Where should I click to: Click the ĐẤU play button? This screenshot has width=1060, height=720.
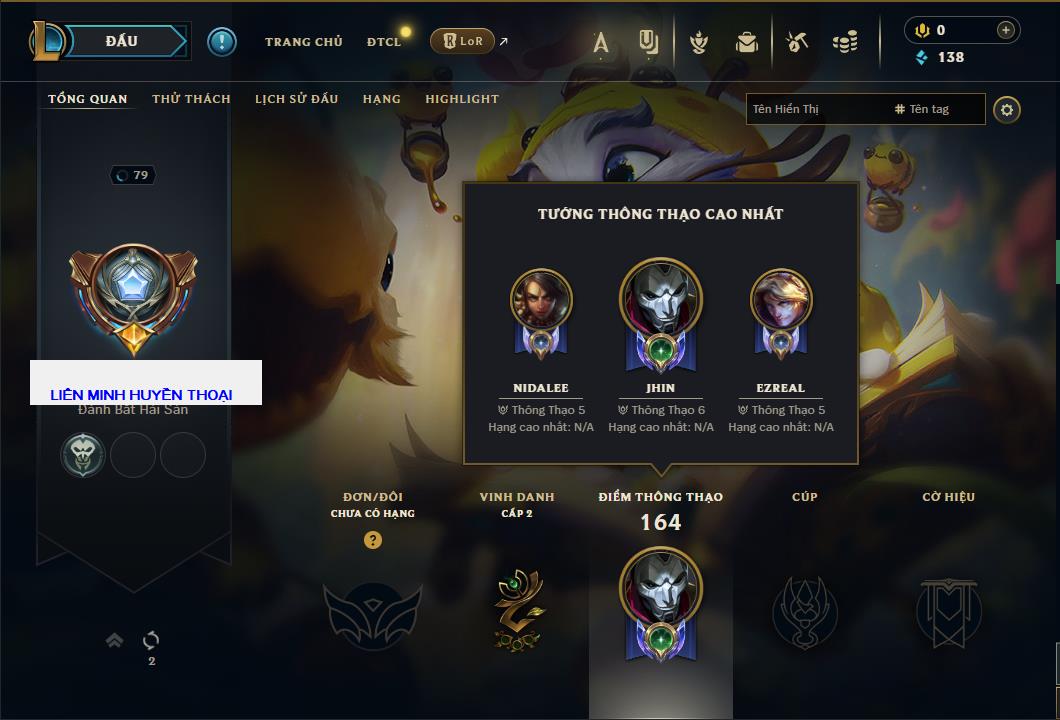tap(122, 41)
